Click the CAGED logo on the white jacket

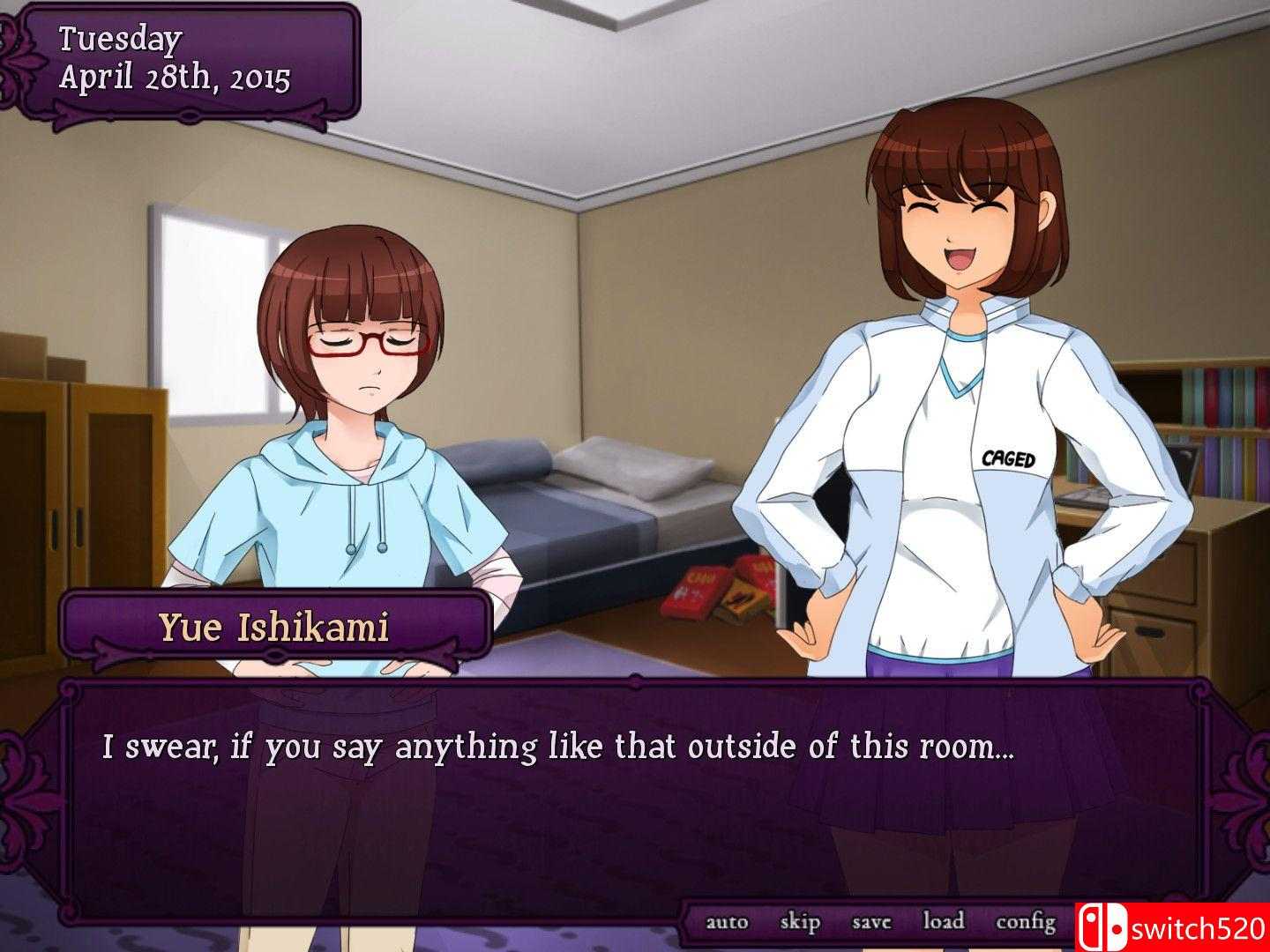pos(1008,459)
